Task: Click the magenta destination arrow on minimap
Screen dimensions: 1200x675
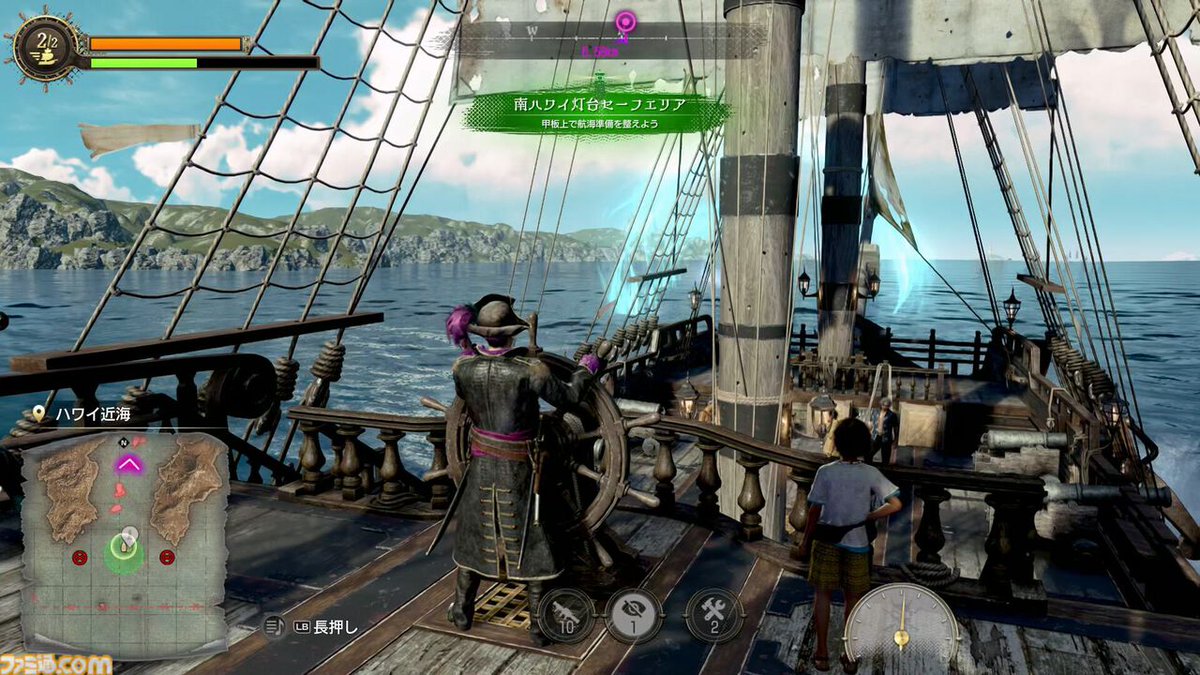Action: [129, 462]
